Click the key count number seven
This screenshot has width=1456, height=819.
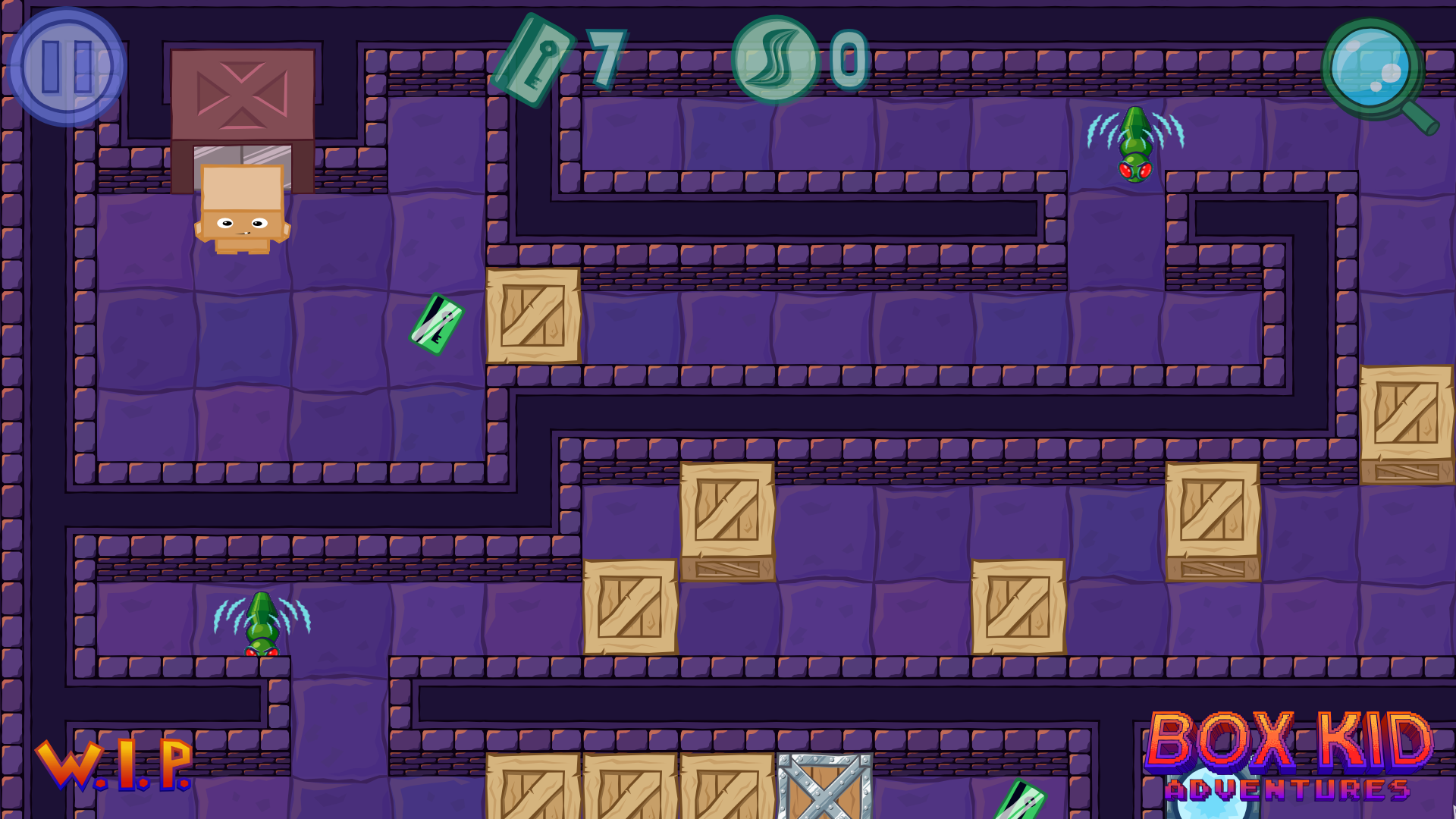[x=607, y=57]
